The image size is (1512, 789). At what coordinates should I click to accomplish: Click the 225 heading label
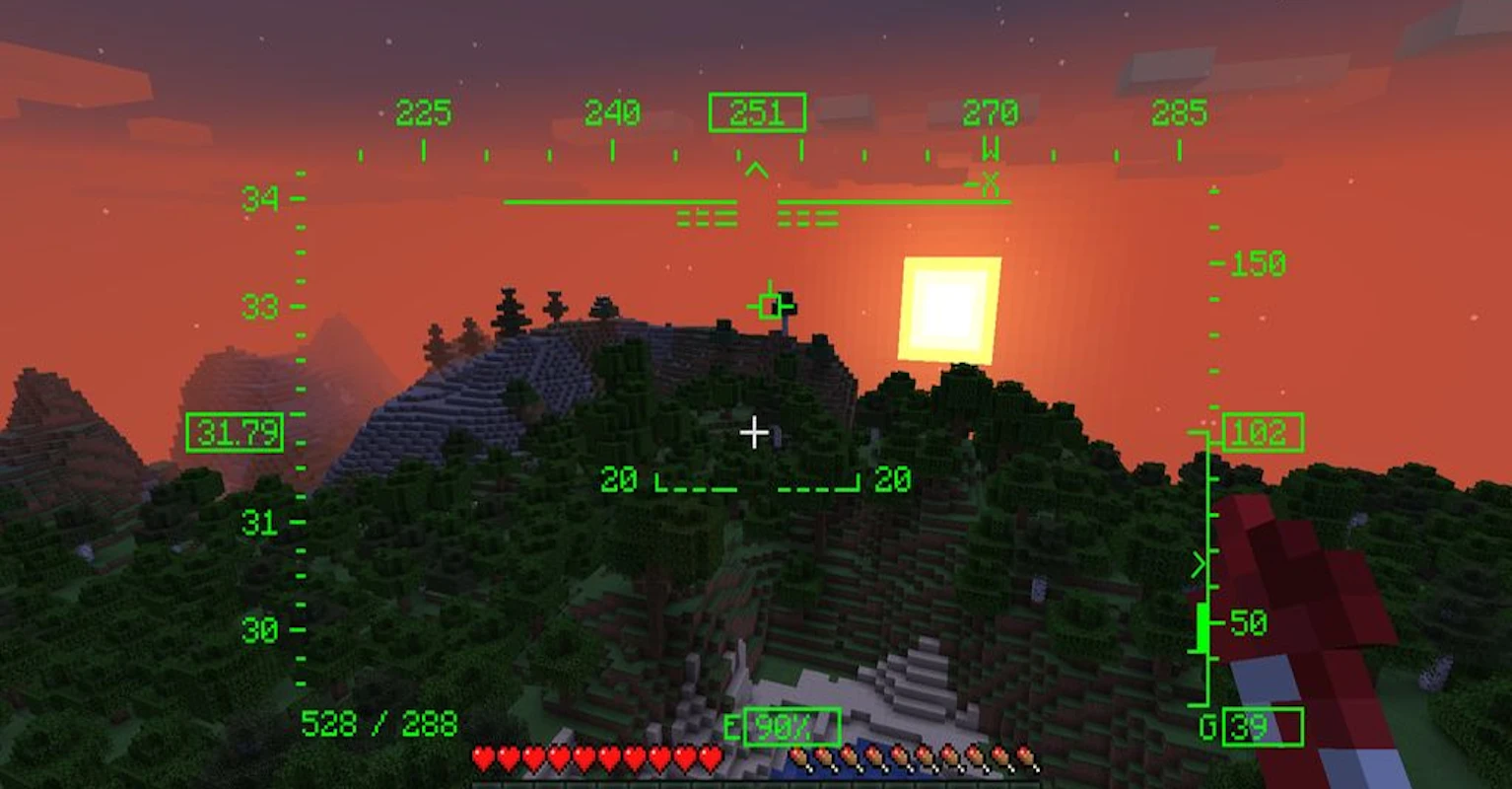coord(422,111)
